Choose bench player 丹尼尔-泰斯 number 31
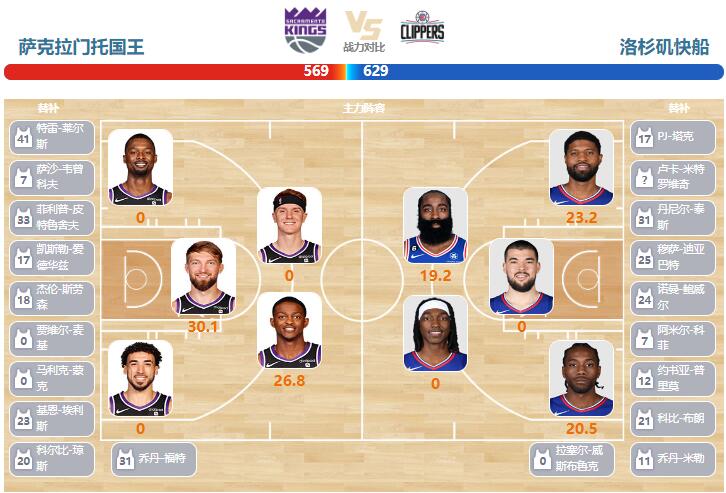726x493 pixels. (x=672, y=217)
